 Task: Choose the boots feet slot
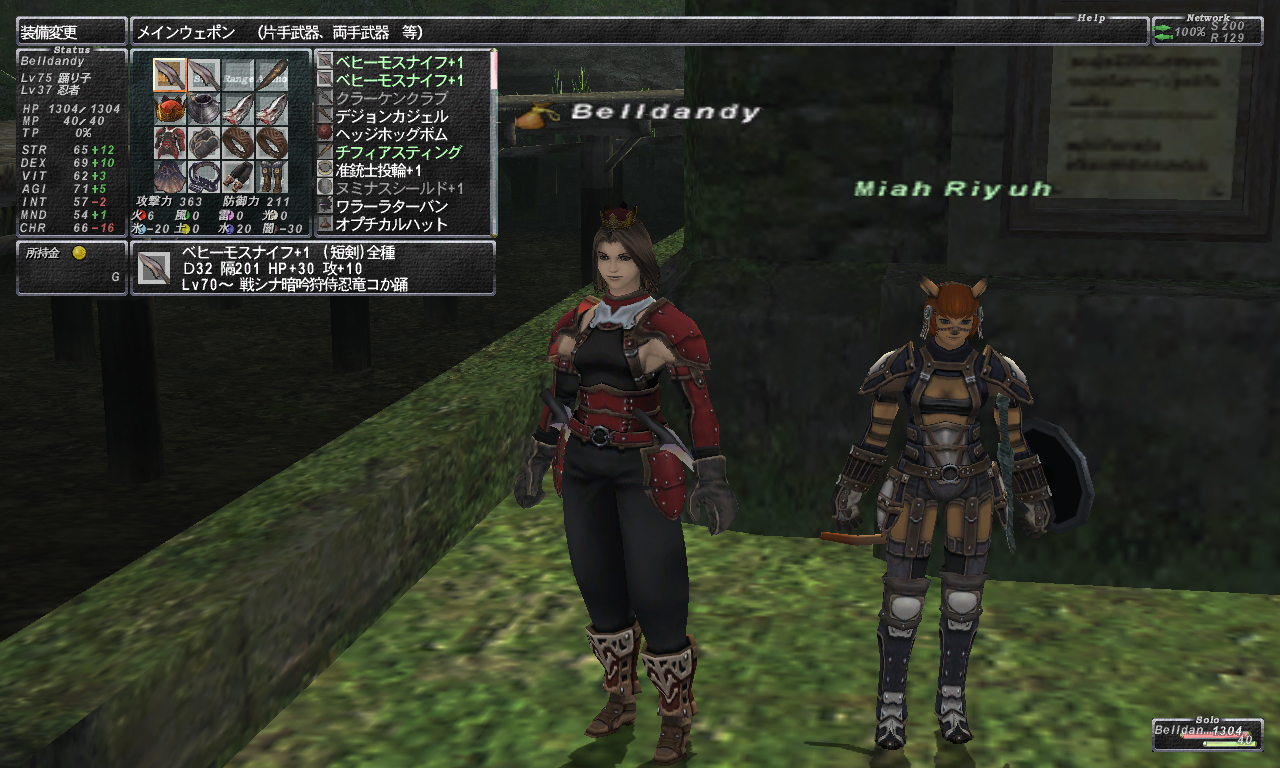(271, 176)
